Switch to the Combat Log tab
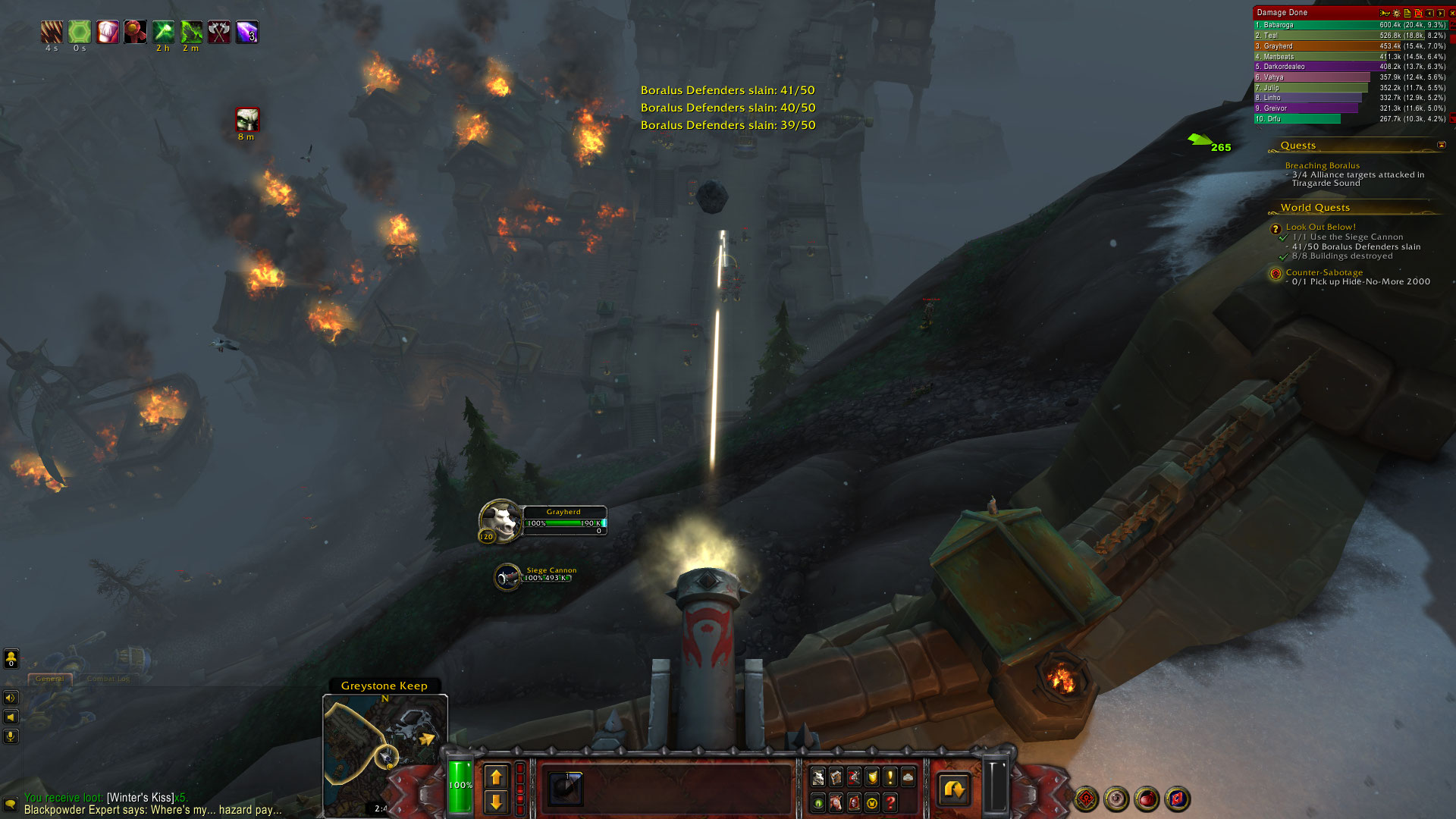Viewport: 1456px width, 819px height. tap(108, 679)
